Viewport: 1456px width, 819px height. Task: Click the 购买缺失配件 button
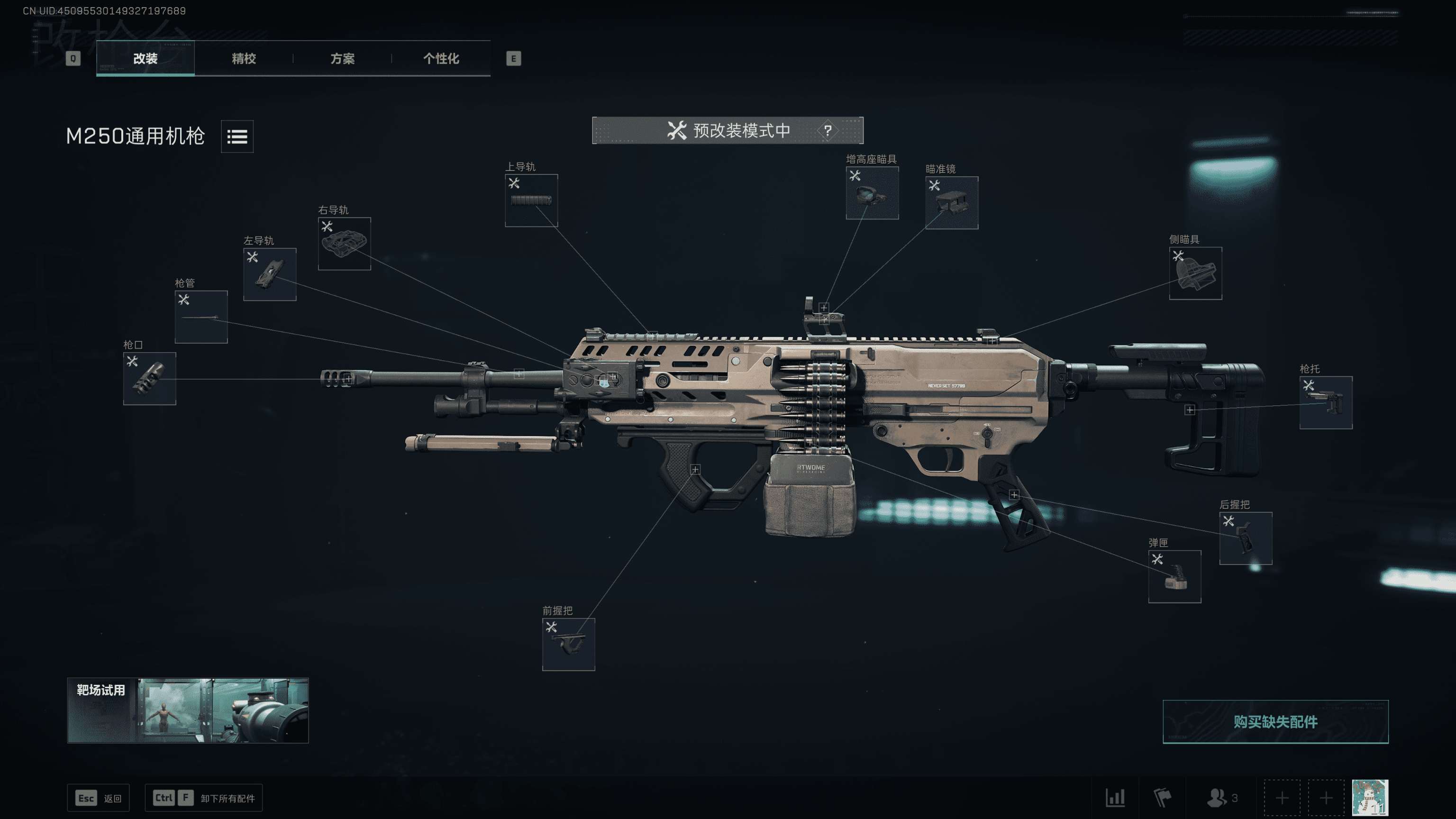coord(1274,722)
